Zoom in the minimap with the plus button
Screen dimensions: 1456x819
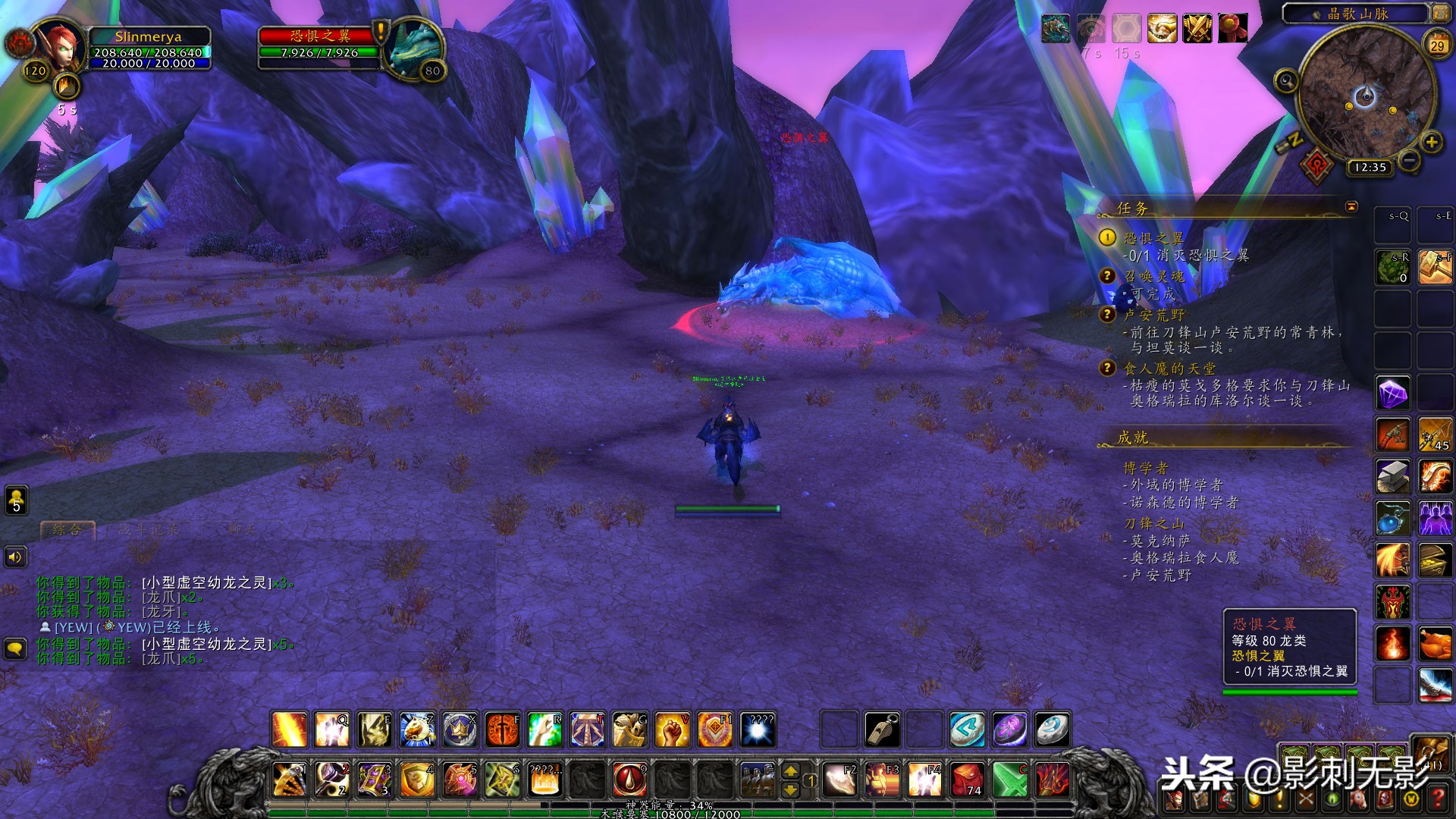[x=1431, y=142]
